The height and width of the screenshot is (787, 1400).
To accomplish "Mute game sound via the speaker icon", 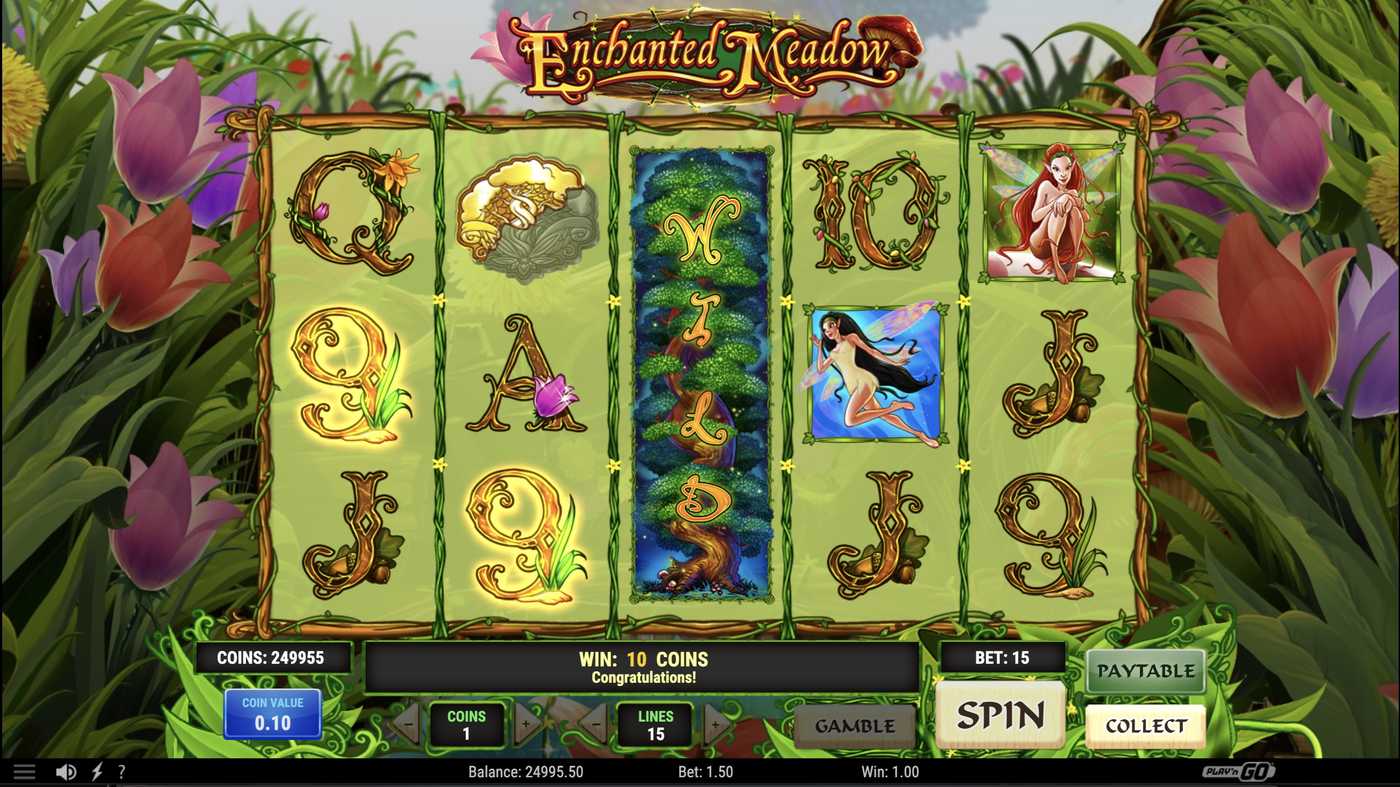I will click(66, 770).
